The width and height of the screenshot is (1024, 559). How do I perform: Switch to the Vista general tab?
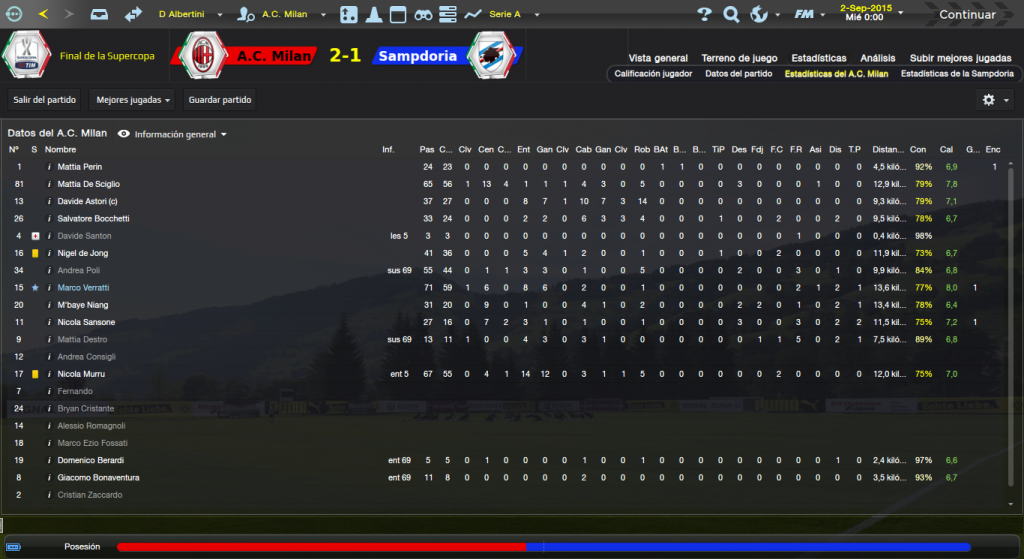(x=657, y=58)
